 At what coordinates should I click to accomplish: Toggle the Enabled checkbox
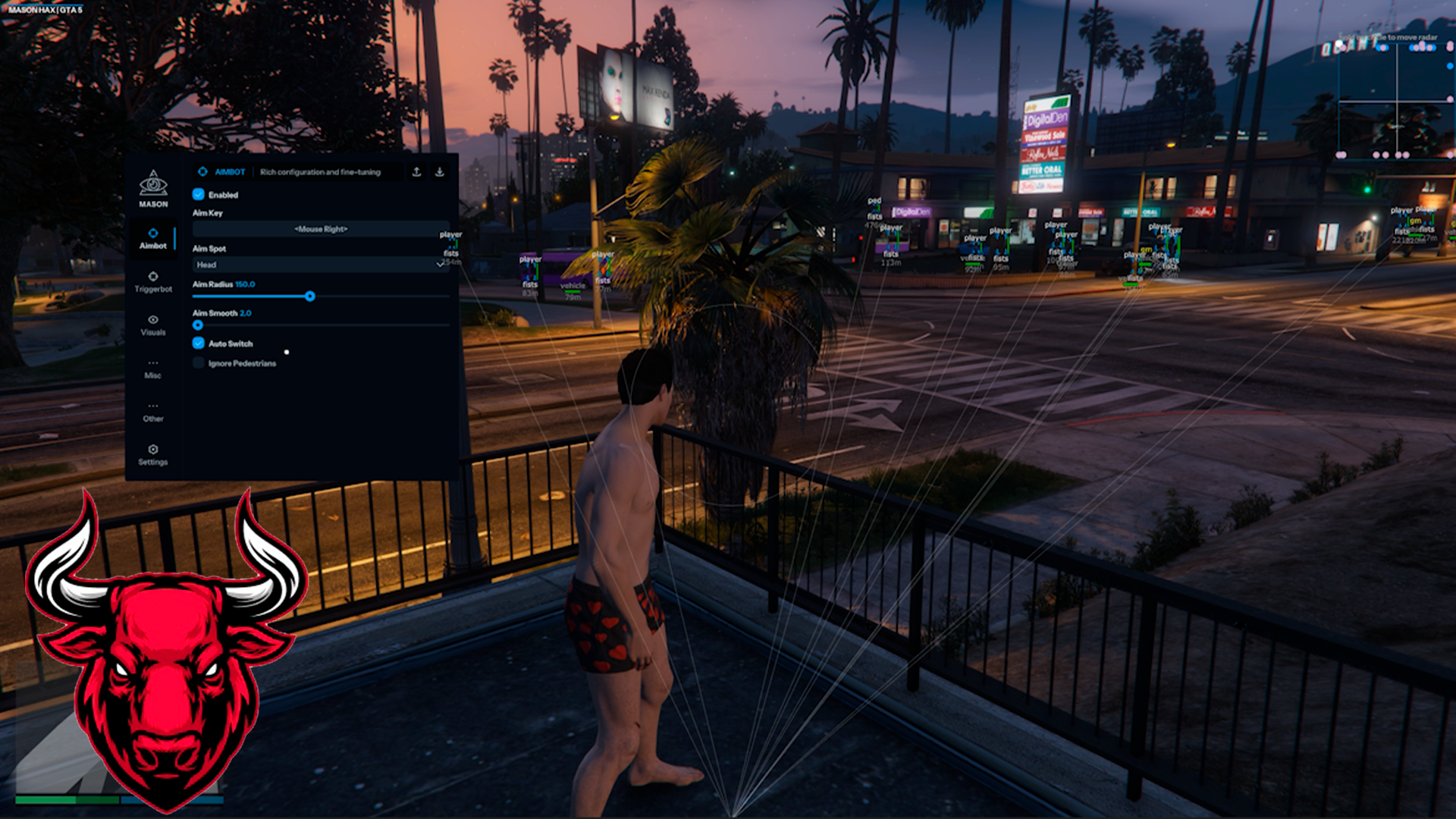[199, 195]
